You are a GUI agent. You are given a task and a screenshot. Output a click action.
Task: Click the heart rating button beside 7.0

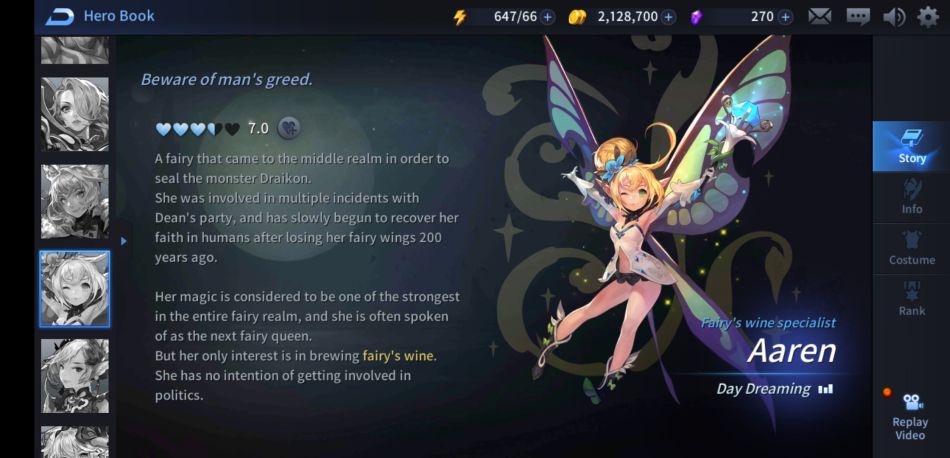(289, 127)
